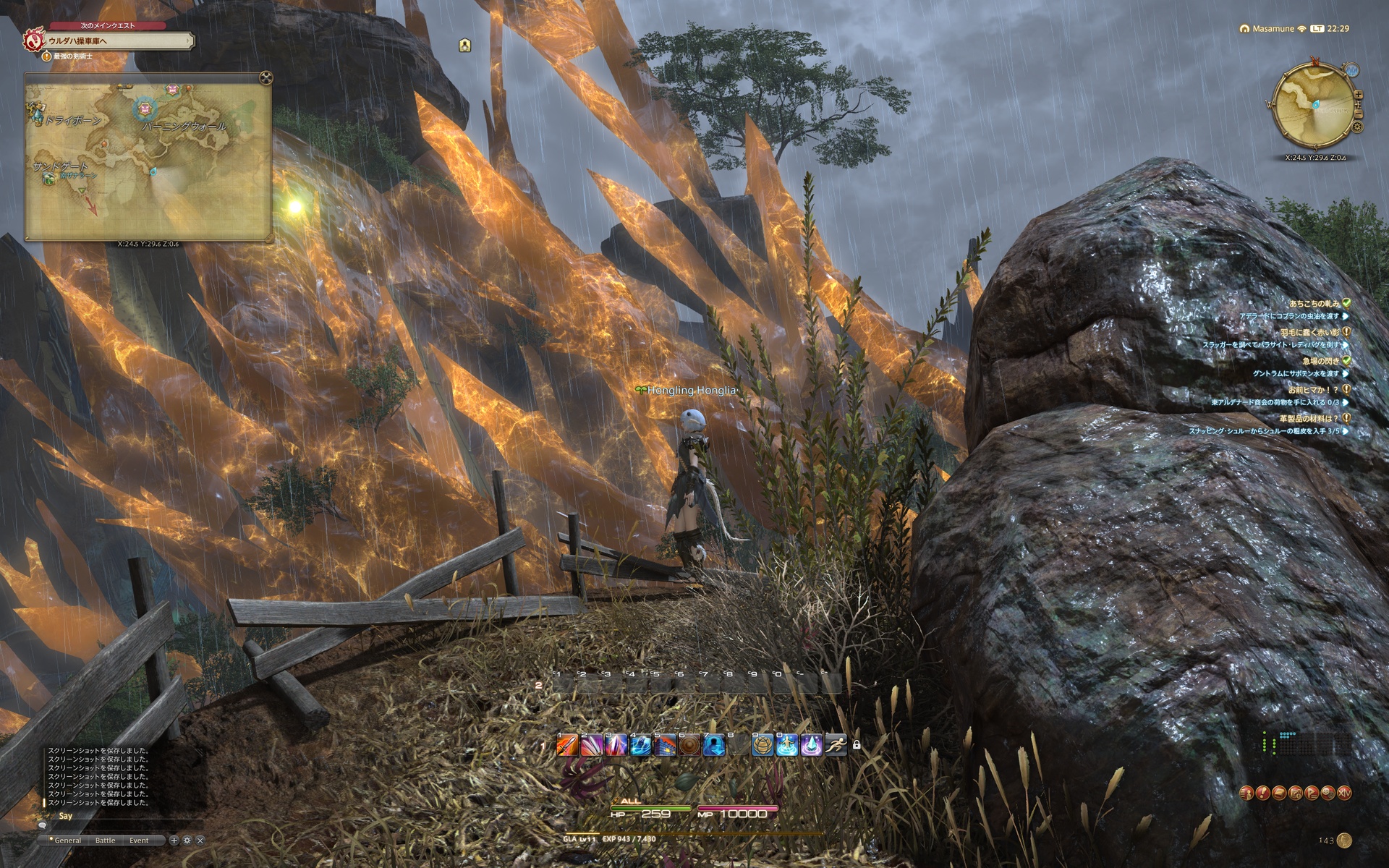Click the minimap zoom-out minus button

(x=1358, y=114)
